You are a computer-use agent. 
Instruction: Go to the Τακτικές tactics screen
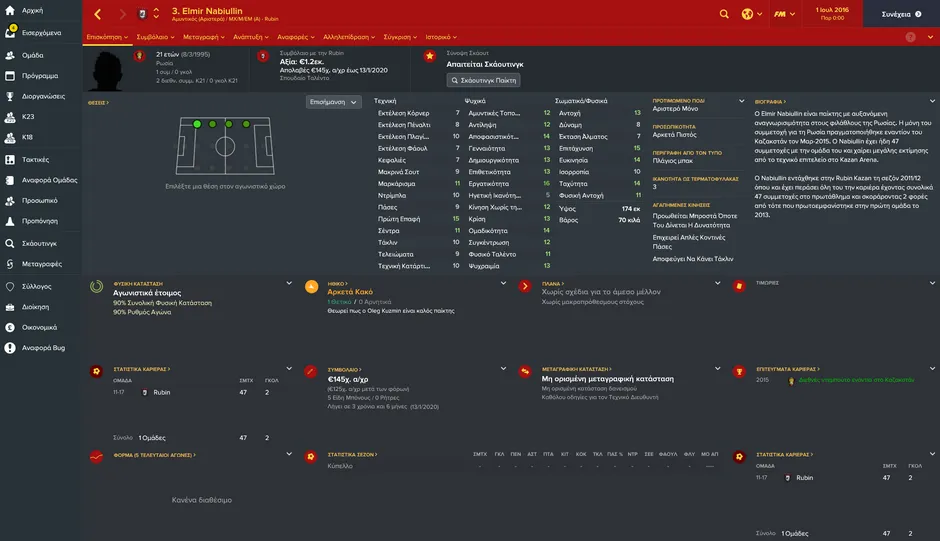pos(35,159)
